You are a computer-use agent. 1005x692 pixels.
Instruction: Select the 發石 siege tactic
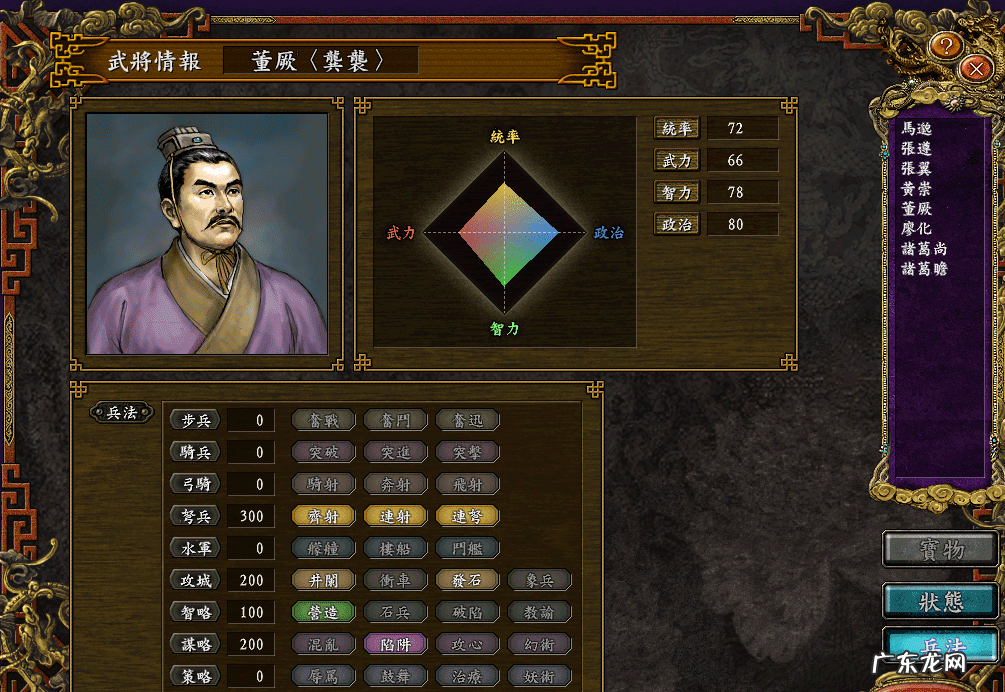(467, 580)
